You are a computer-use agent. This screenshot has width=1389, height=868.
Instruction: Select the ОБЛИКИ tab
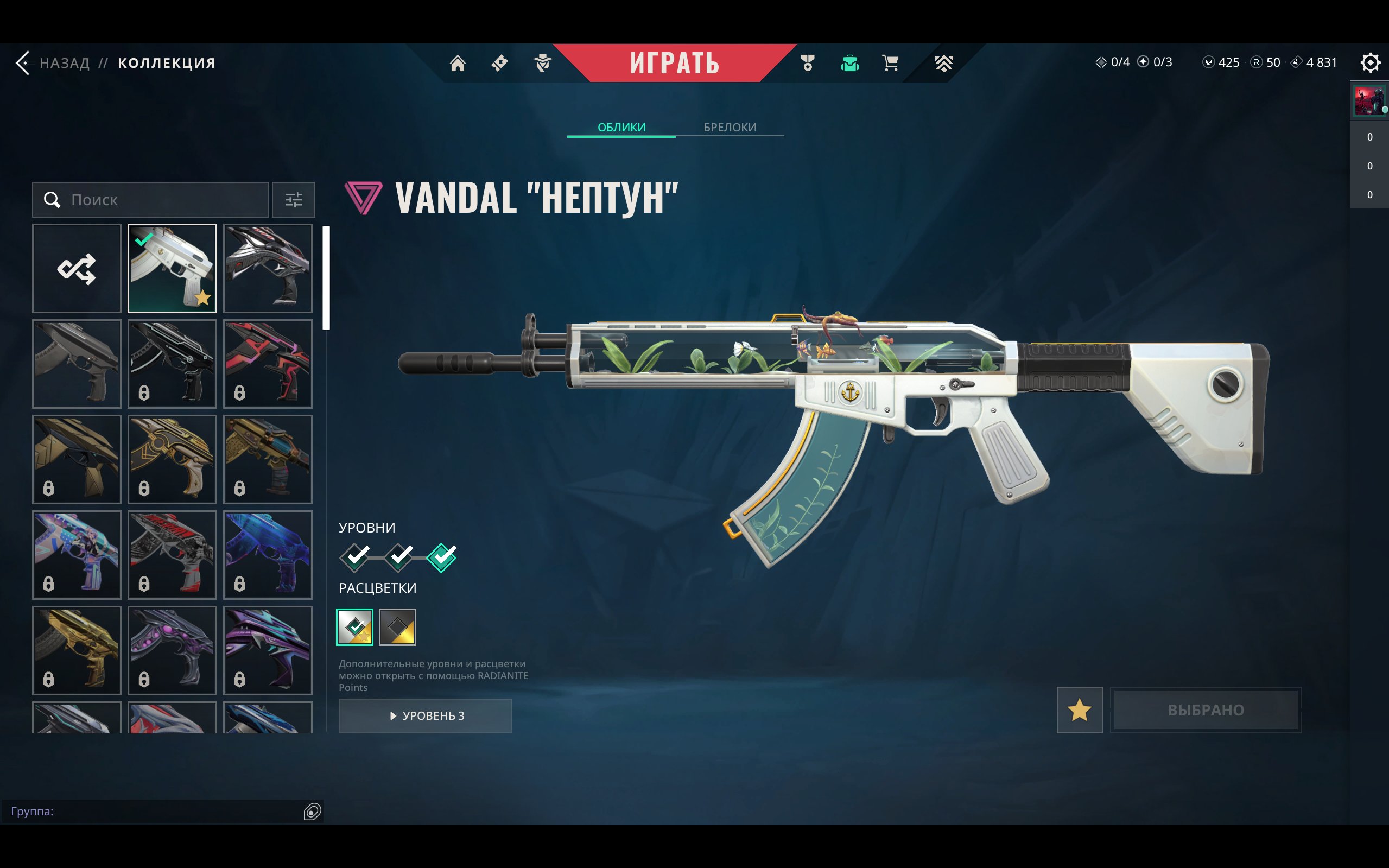pyautogui.click(x=621, y=127)
